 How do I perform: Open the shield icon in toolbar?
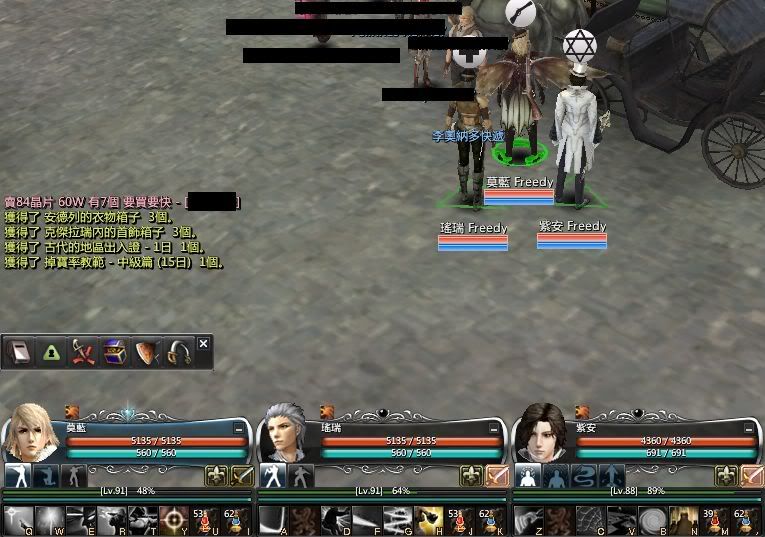click(147, 352)
